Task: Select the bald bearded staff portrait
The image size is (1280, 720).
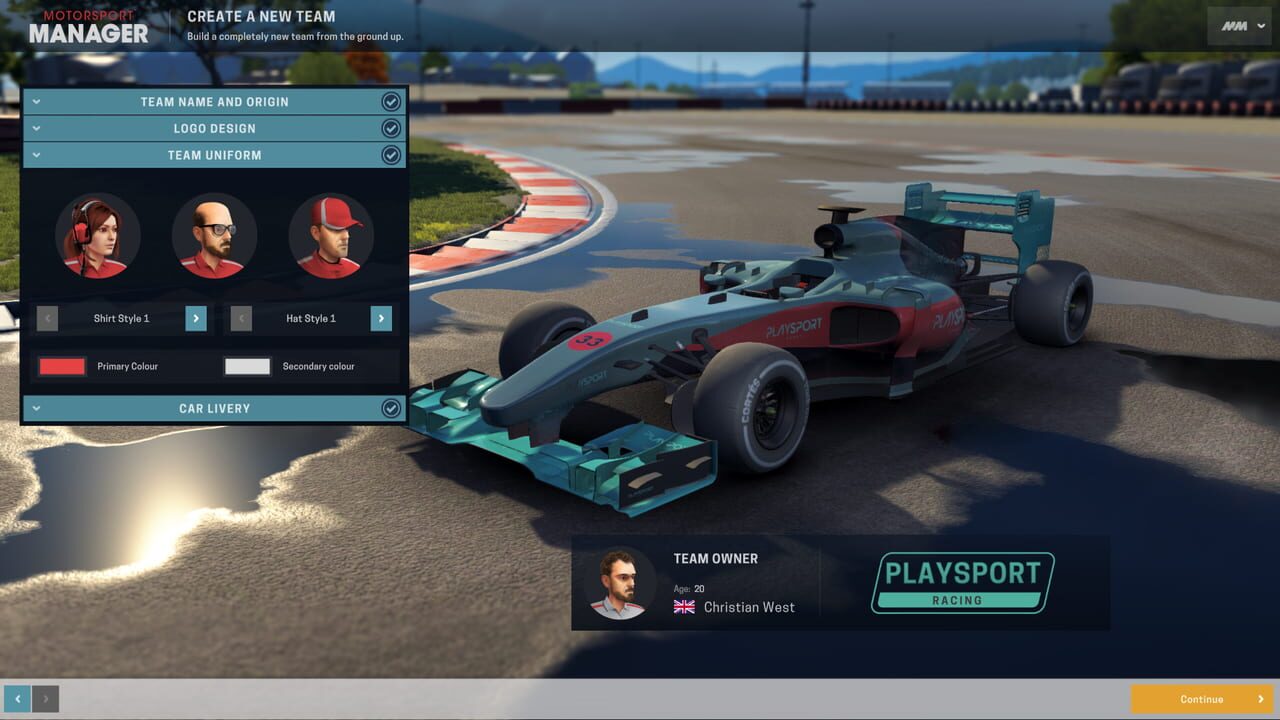Action: point(214,235)
